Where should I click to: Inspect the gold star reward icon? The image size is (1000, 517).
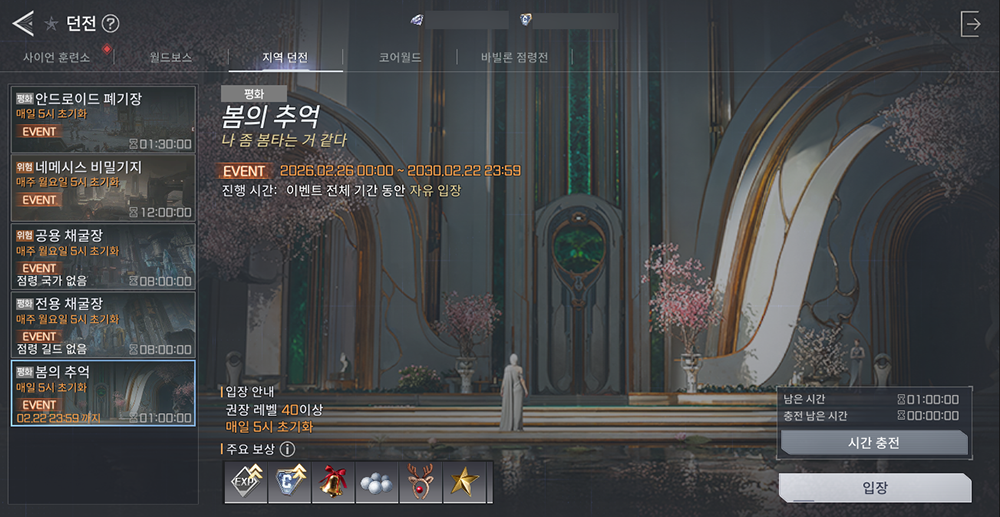click(x=464, y=482)
